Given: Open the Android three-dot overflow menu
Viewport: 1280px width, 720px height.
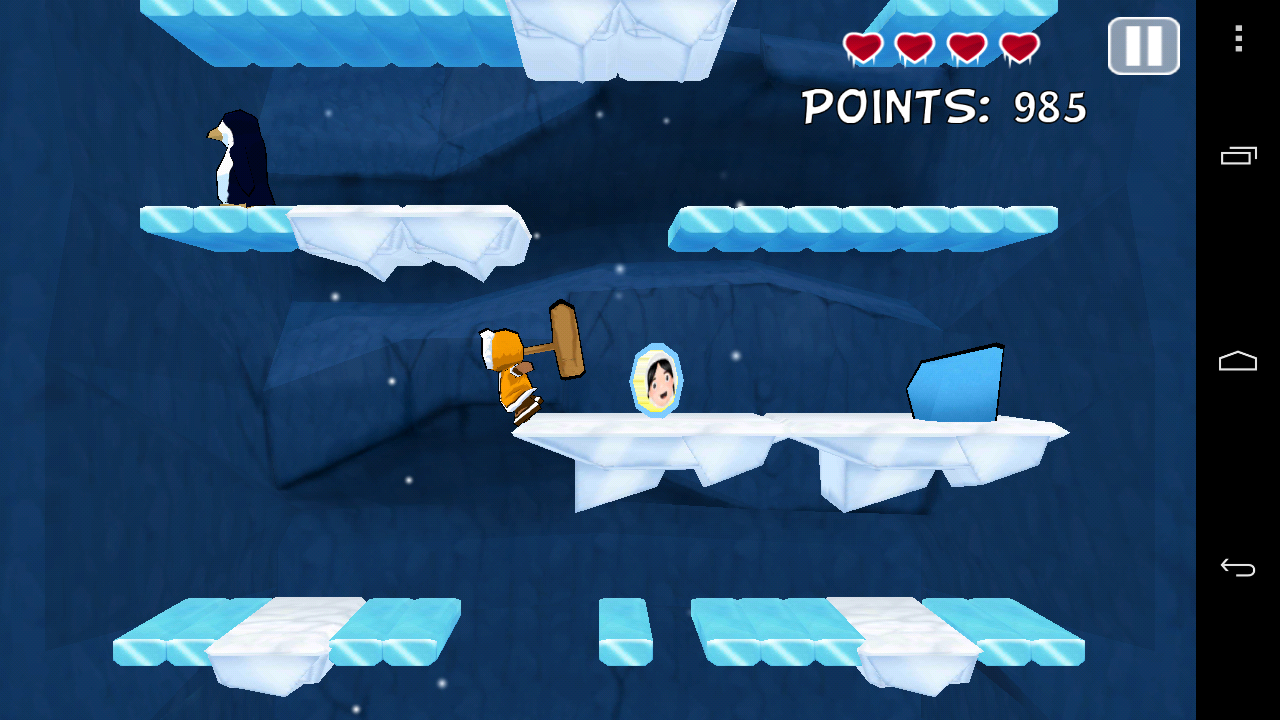Looking at the screenshot, I should tap(1238, 39).
